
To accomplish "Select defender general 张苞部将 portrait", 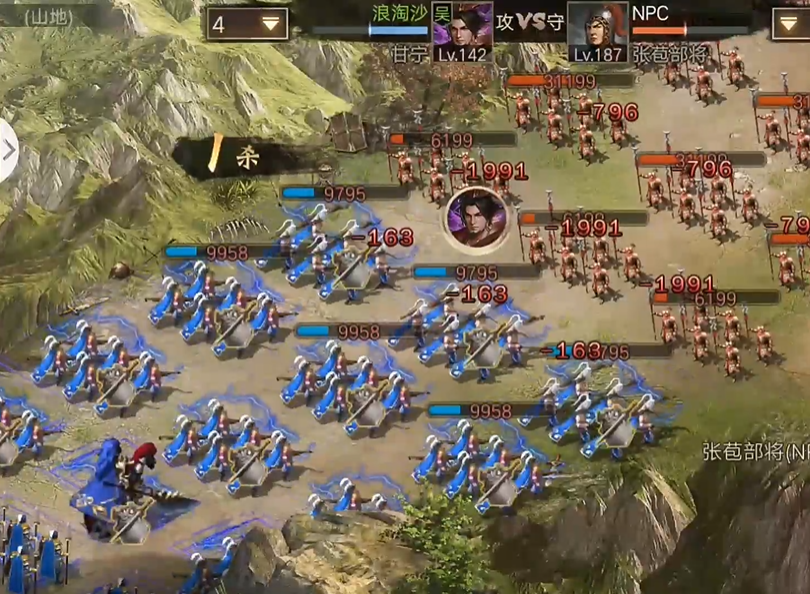I will tap(598, 30).
